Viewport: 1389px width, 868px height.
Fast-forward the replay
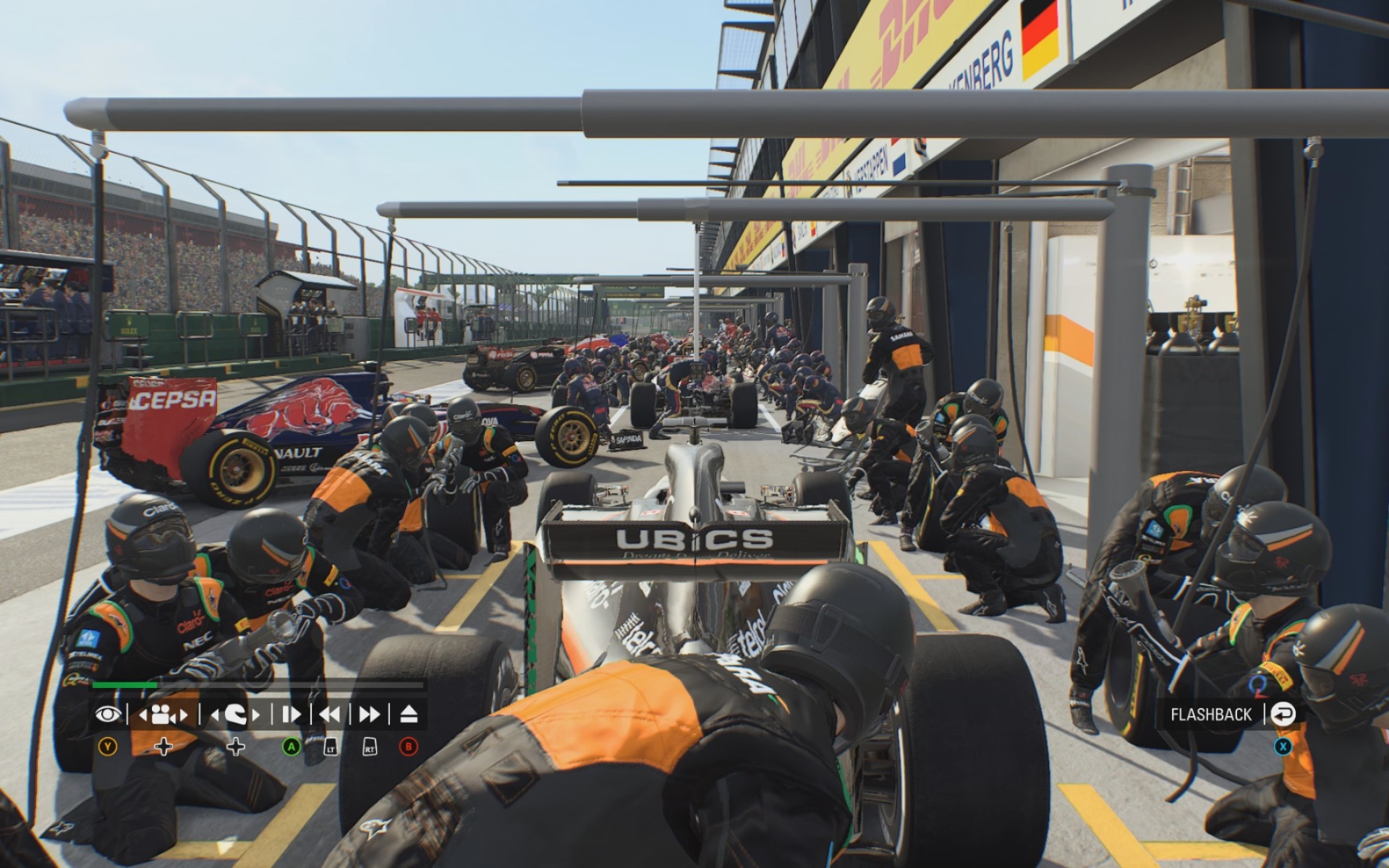point(369,715)
